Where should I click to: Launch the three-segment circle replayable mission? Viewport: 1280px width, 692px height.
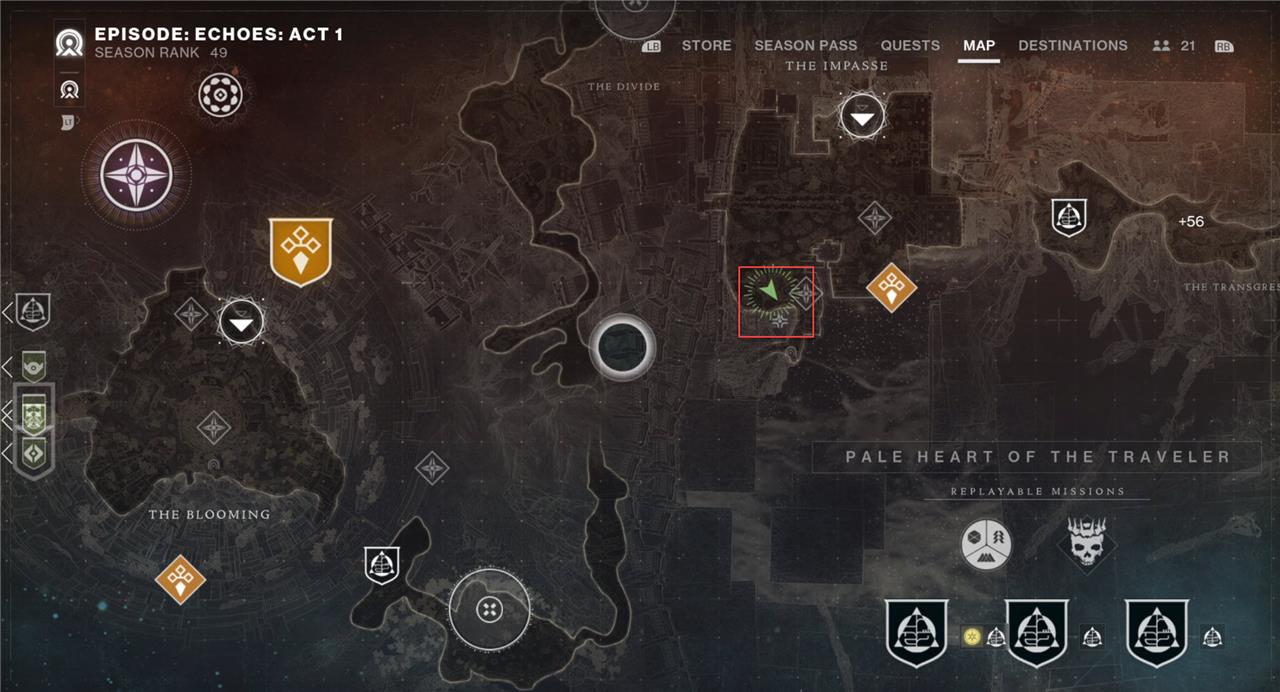986,545
